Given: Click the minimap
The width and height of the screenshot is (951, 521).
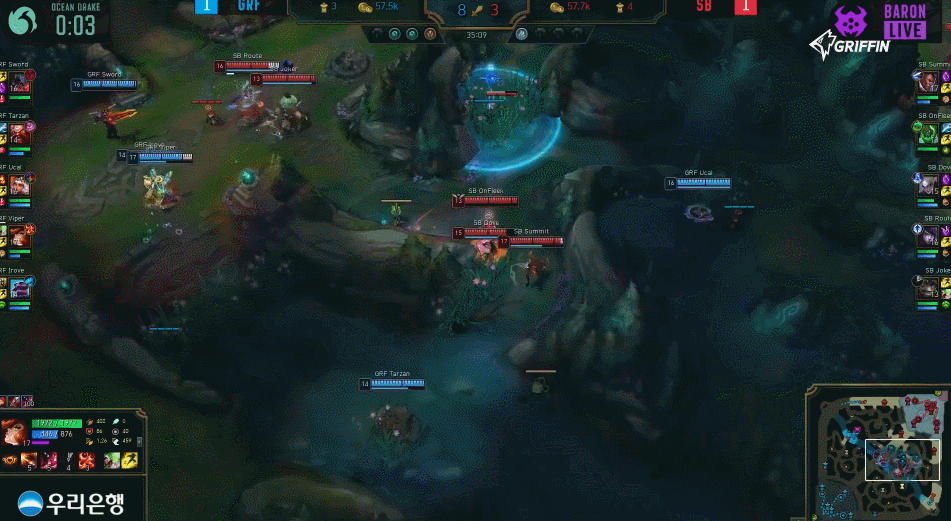Looking at the screenshot, I should (x=876, y=452).
